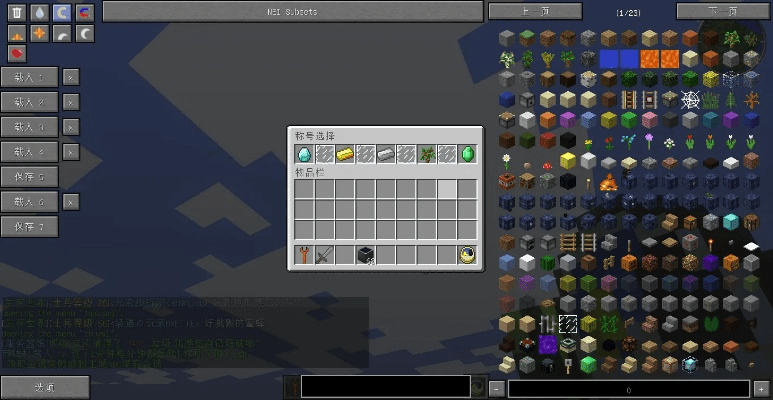Click the 载入 1 load button
Viewport: 773px width, 400px height.
[x=29, y=77]
